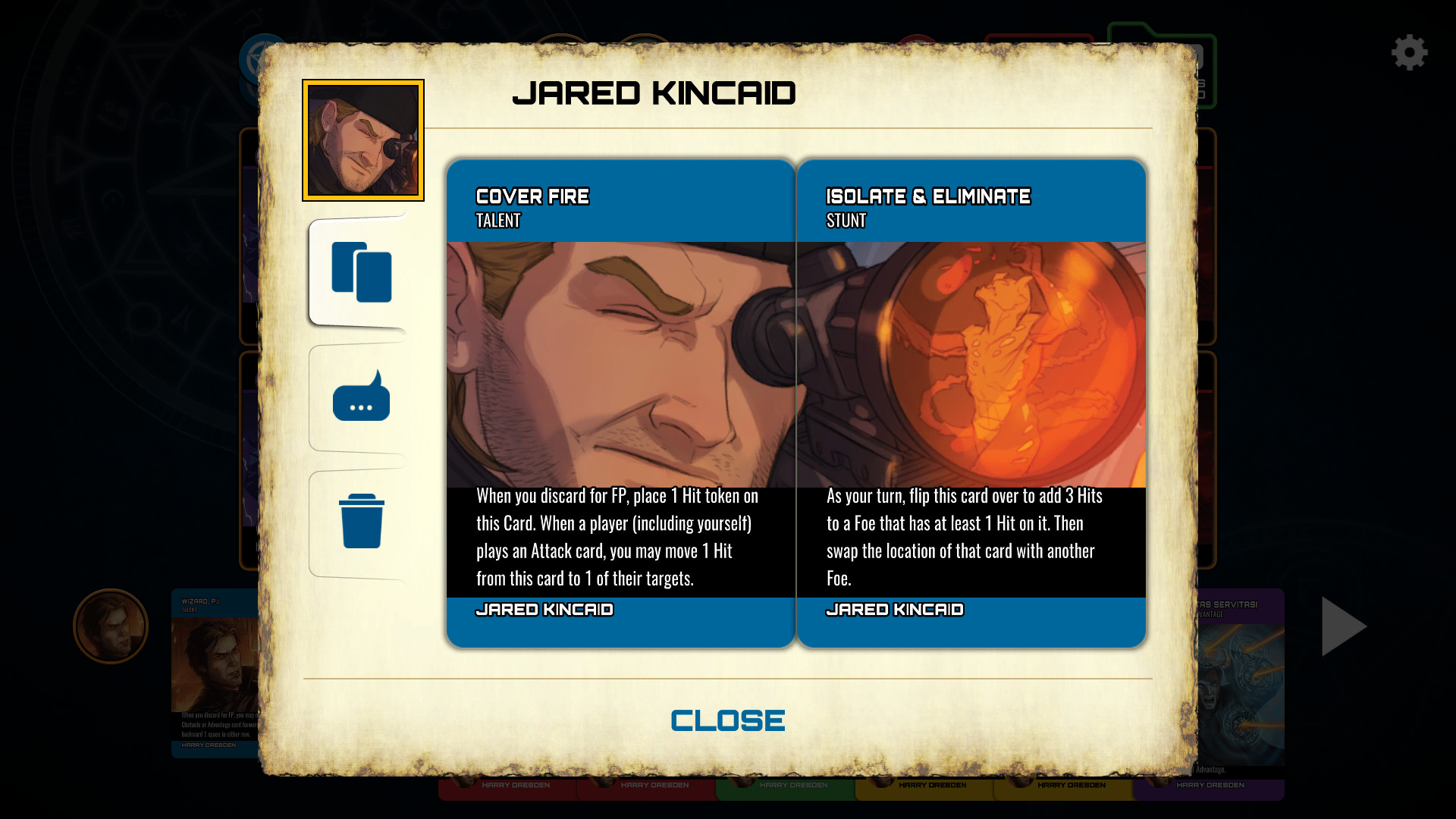Click Jared Kincaid's portrait thumbnail

point(362,140)
